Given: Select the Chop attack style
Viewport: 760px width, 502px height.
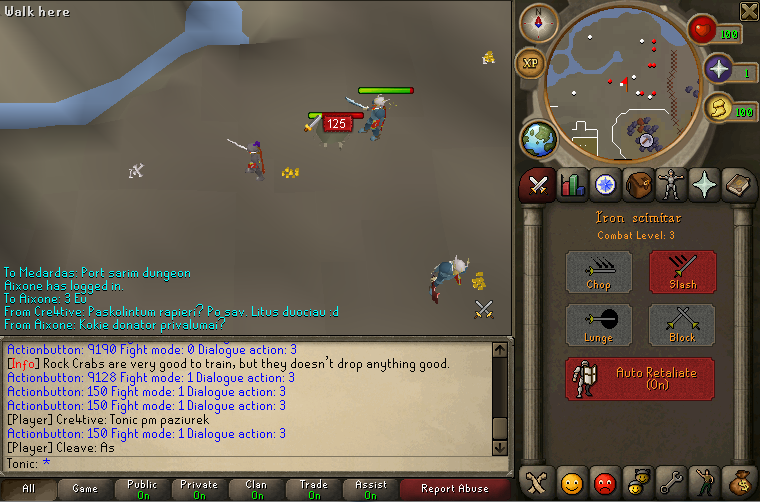Looking at the screenshot, I should coord(599,271).
